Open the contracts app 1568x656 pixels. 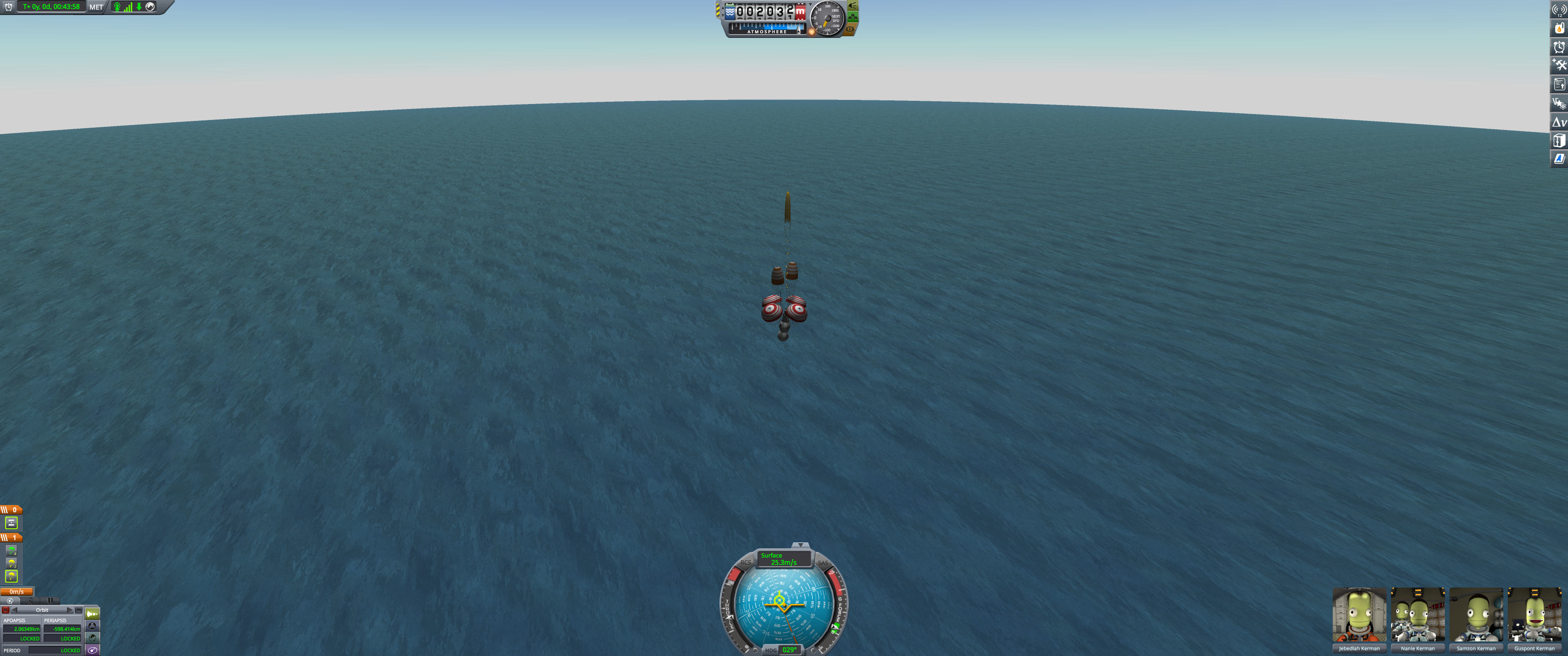(1559, 85)
